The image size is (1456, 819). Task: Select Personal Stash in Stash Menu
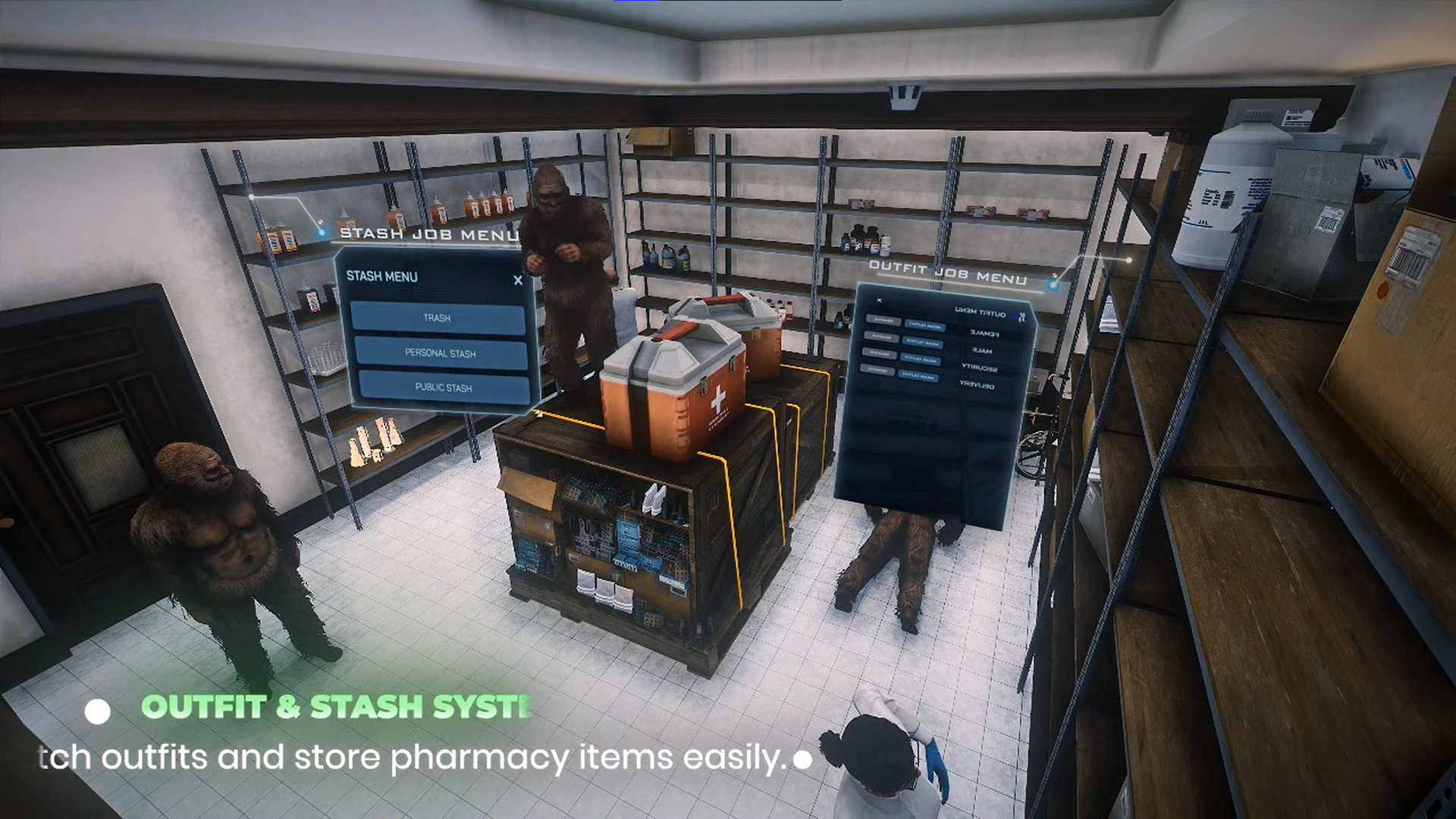tap(441, 353)
